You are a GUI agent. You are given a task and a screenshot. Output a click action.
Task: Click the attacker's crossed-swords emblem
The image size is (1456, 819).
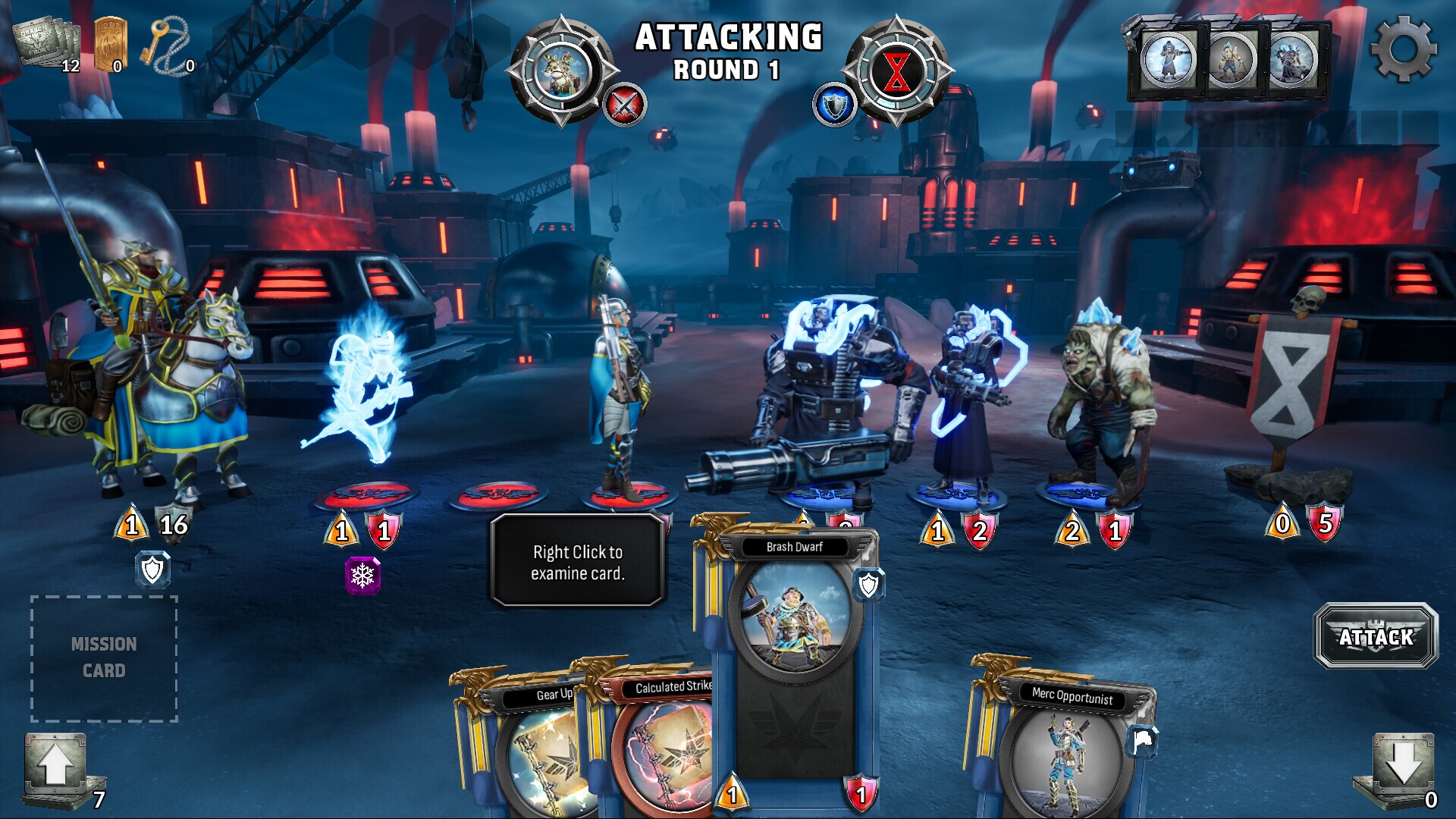coord(626,106)
